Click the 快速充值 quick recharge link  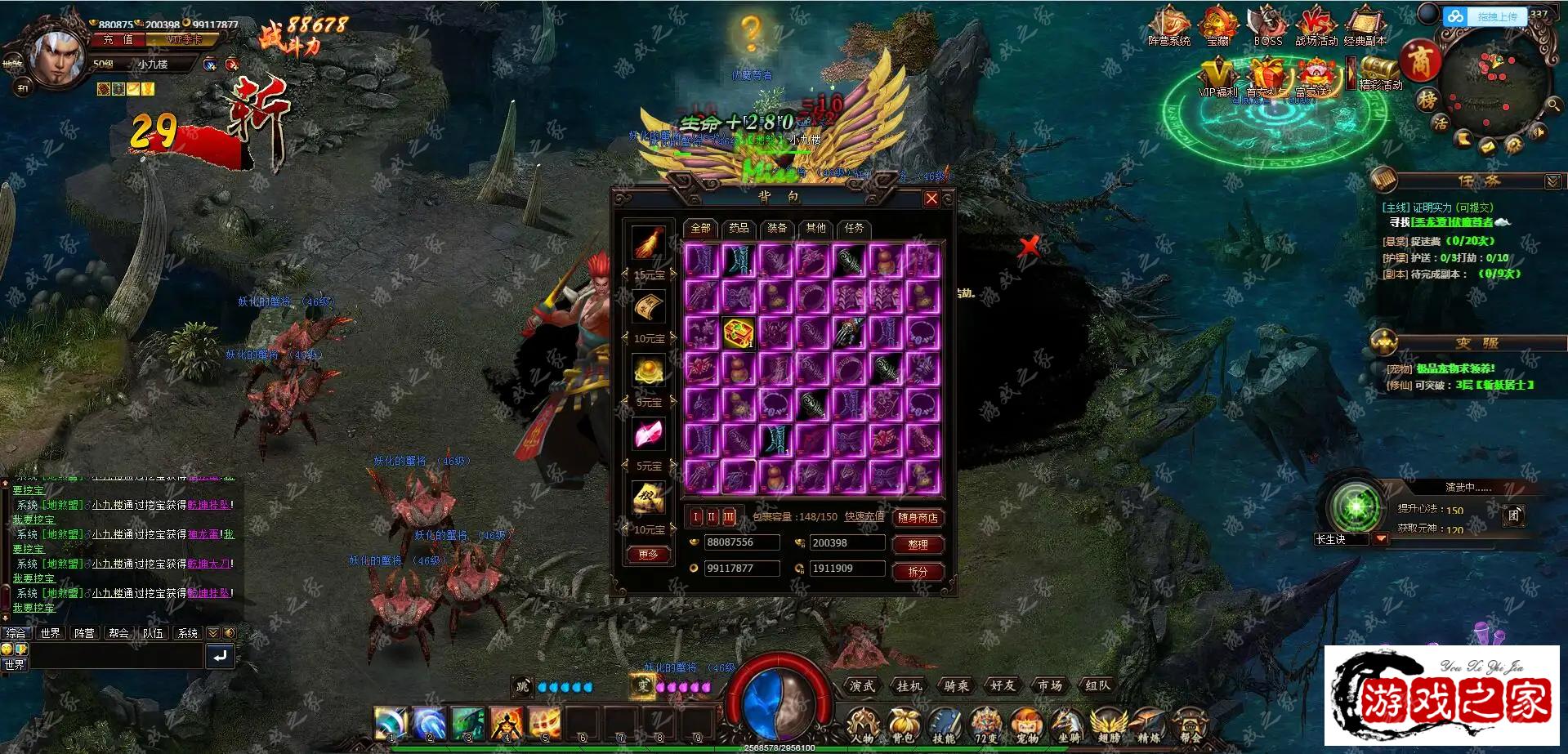864,517
